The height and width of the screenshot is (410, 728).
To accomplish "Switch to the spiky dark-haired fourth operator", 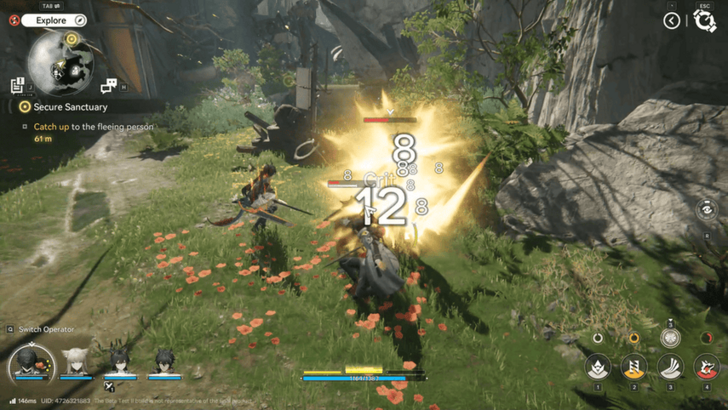I will [x=165, y=360].
